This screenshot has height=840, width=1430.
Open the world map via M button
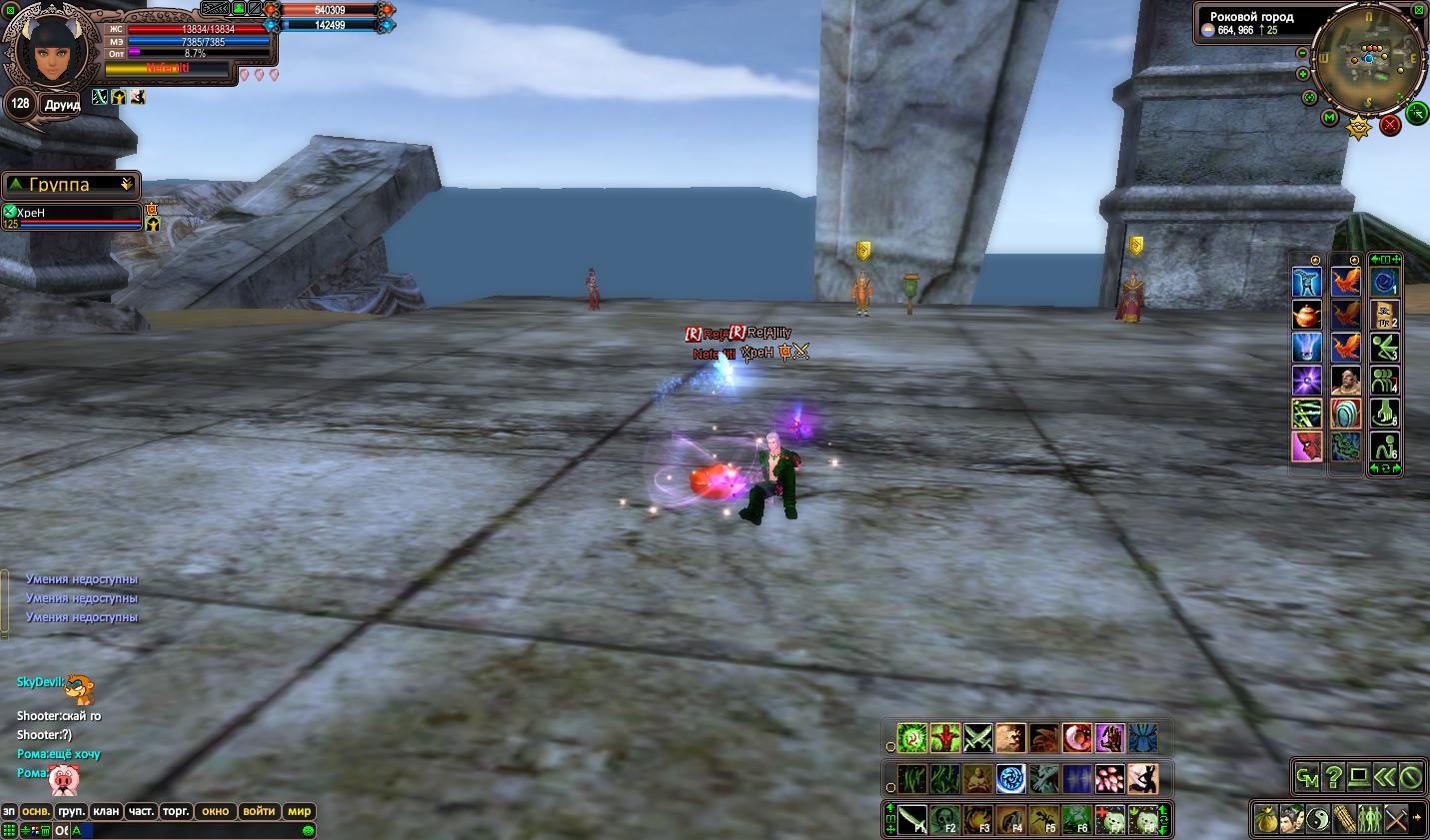1329,118
